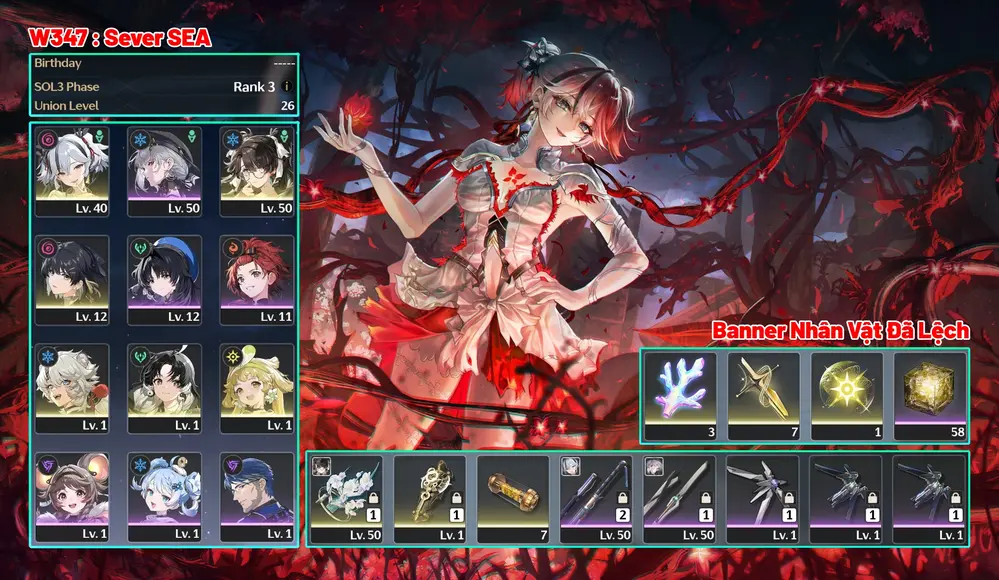999x580 pixels.
Task: Open the golden cube item with count 58
Action: click(930, 396)
